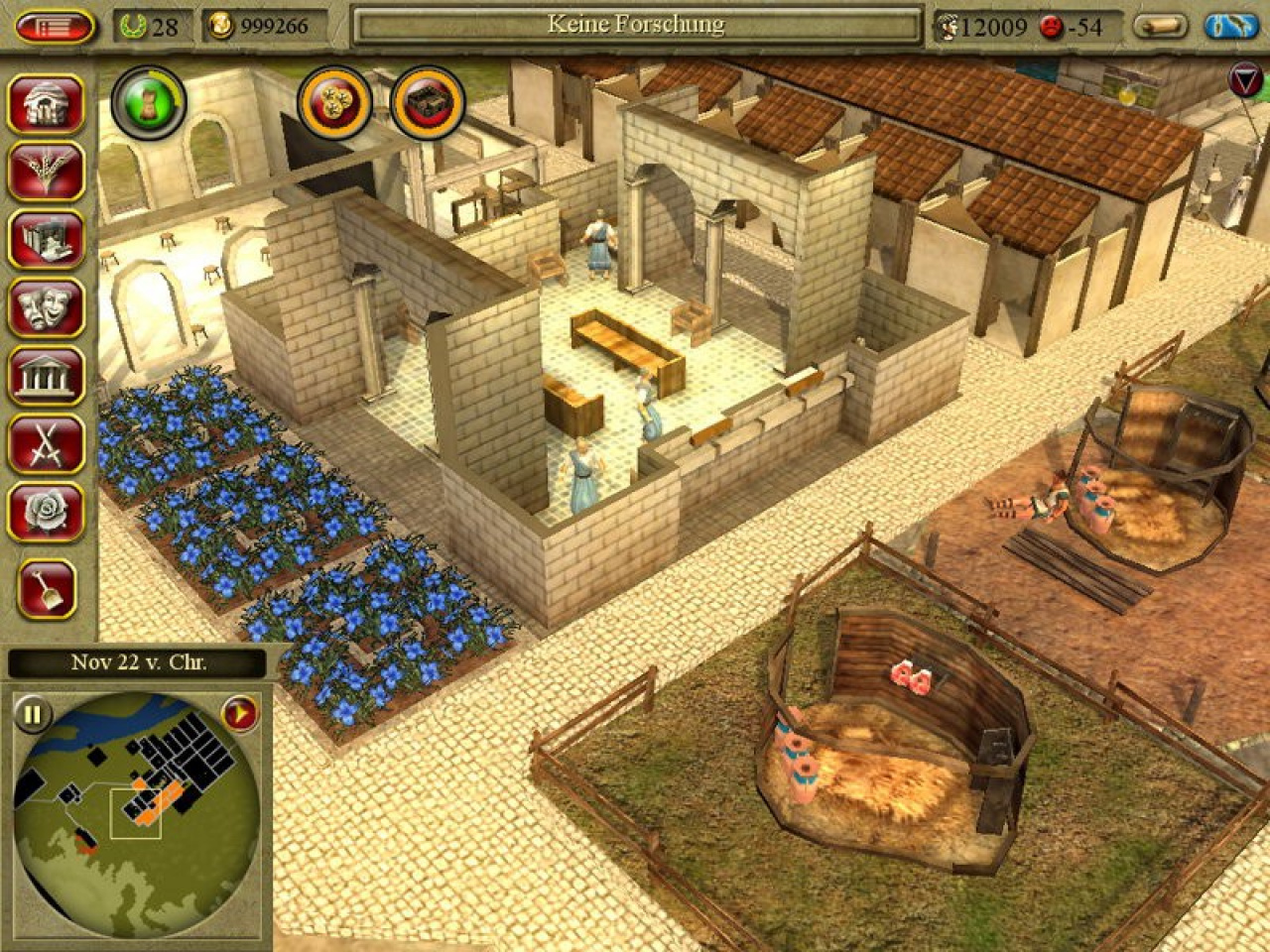Open the housing build category
This screenshot has height=952, width=1270.
click(46, 103)
